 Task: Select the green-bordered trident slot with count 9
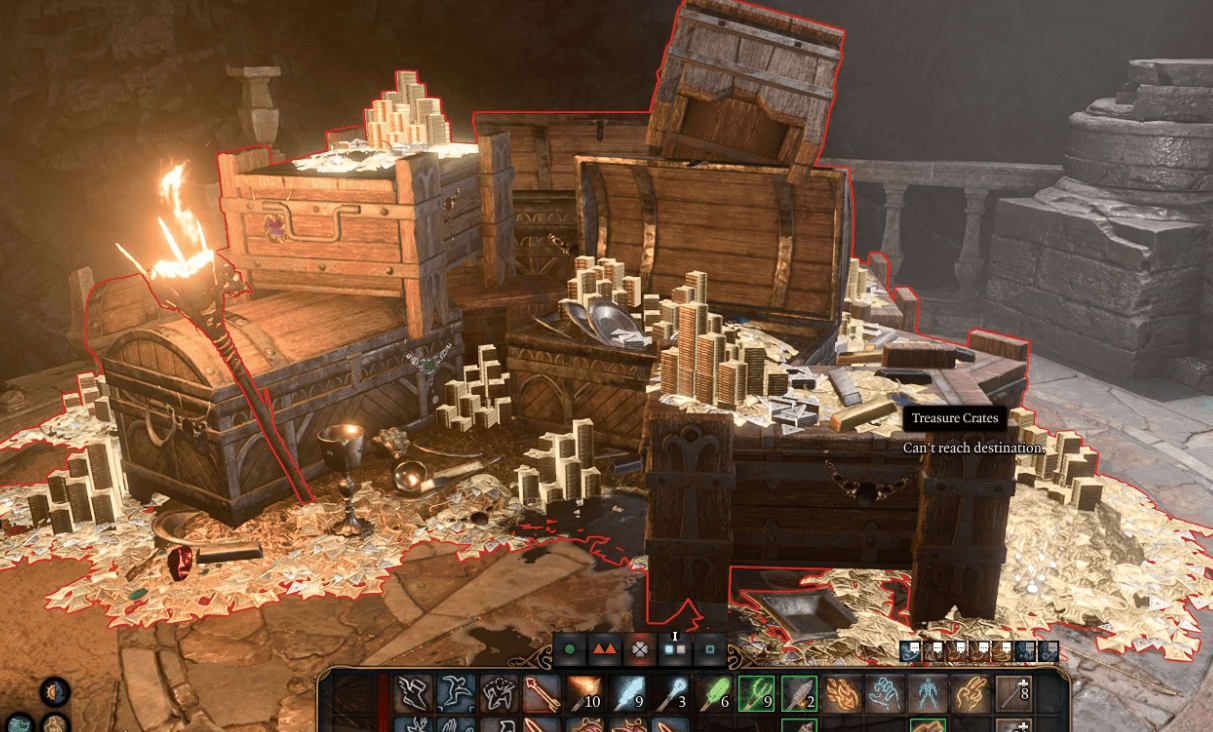pos(757,693)
